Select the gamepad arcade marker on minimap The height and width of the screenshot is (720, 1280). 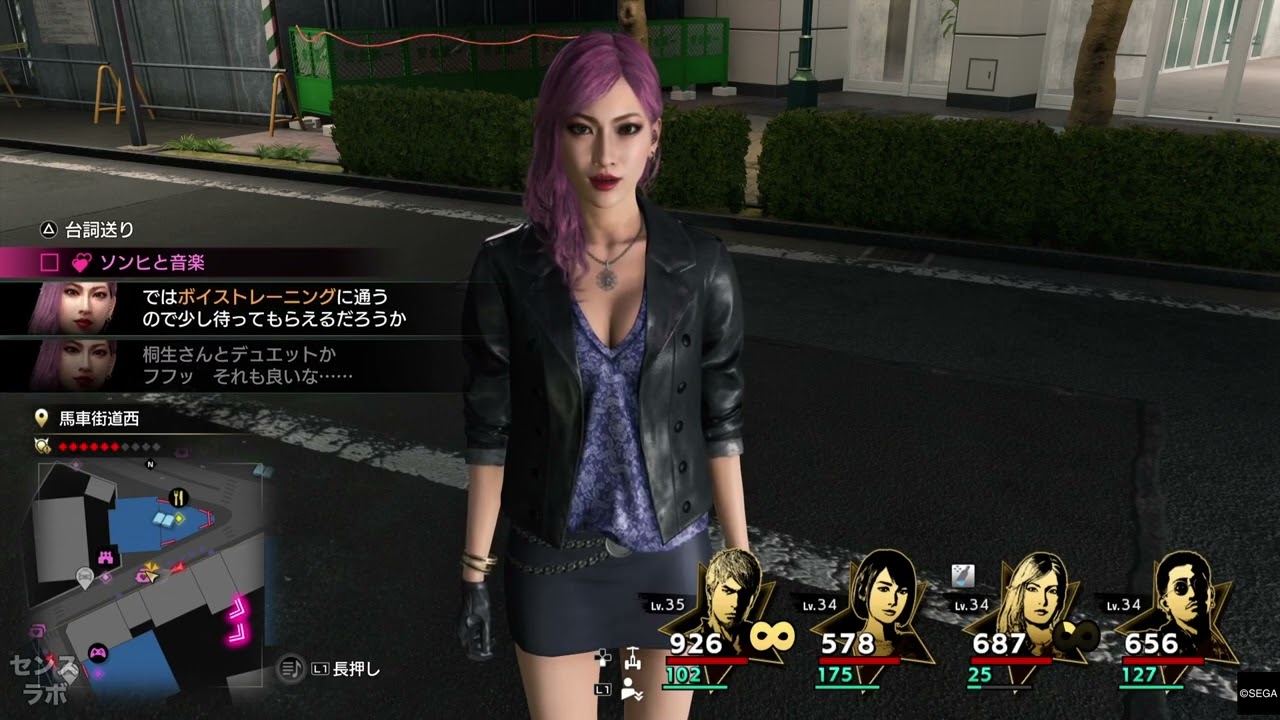[x=98, y=653]
